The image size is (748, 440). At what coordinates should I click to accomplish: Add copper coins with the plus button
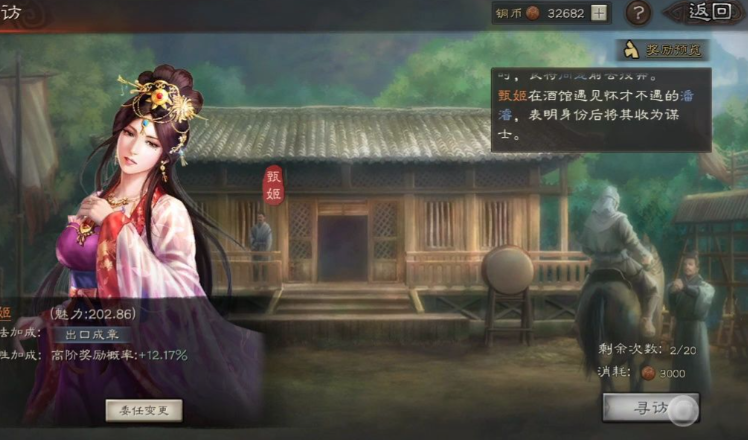pyautogui.click(x=599, y=13)
